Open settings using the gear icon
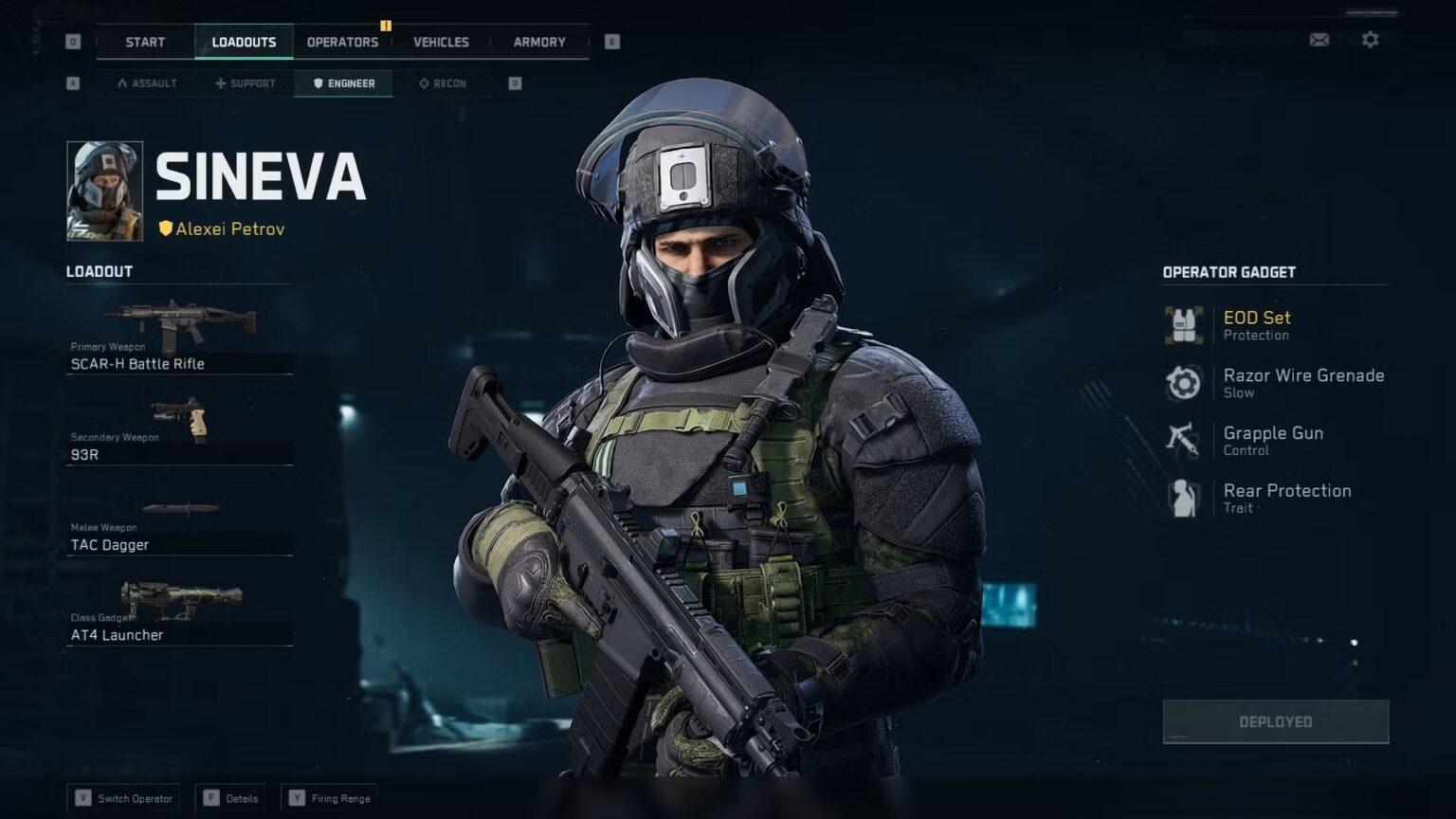 click(1369, 40)
